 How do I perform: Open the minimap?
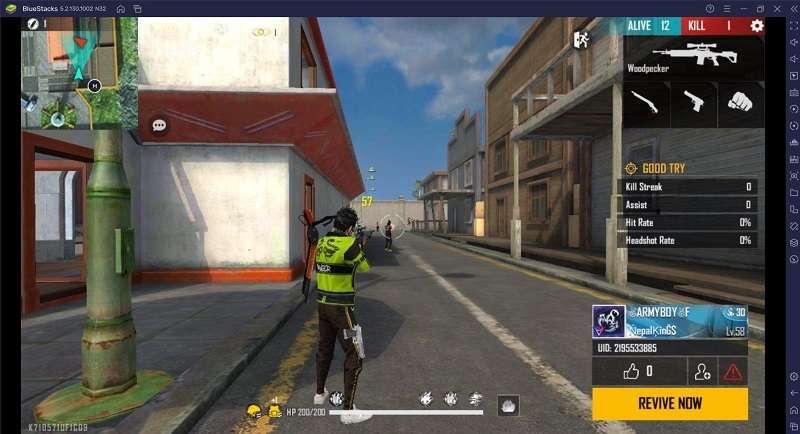pyautogui.click(x=79, y=73)
